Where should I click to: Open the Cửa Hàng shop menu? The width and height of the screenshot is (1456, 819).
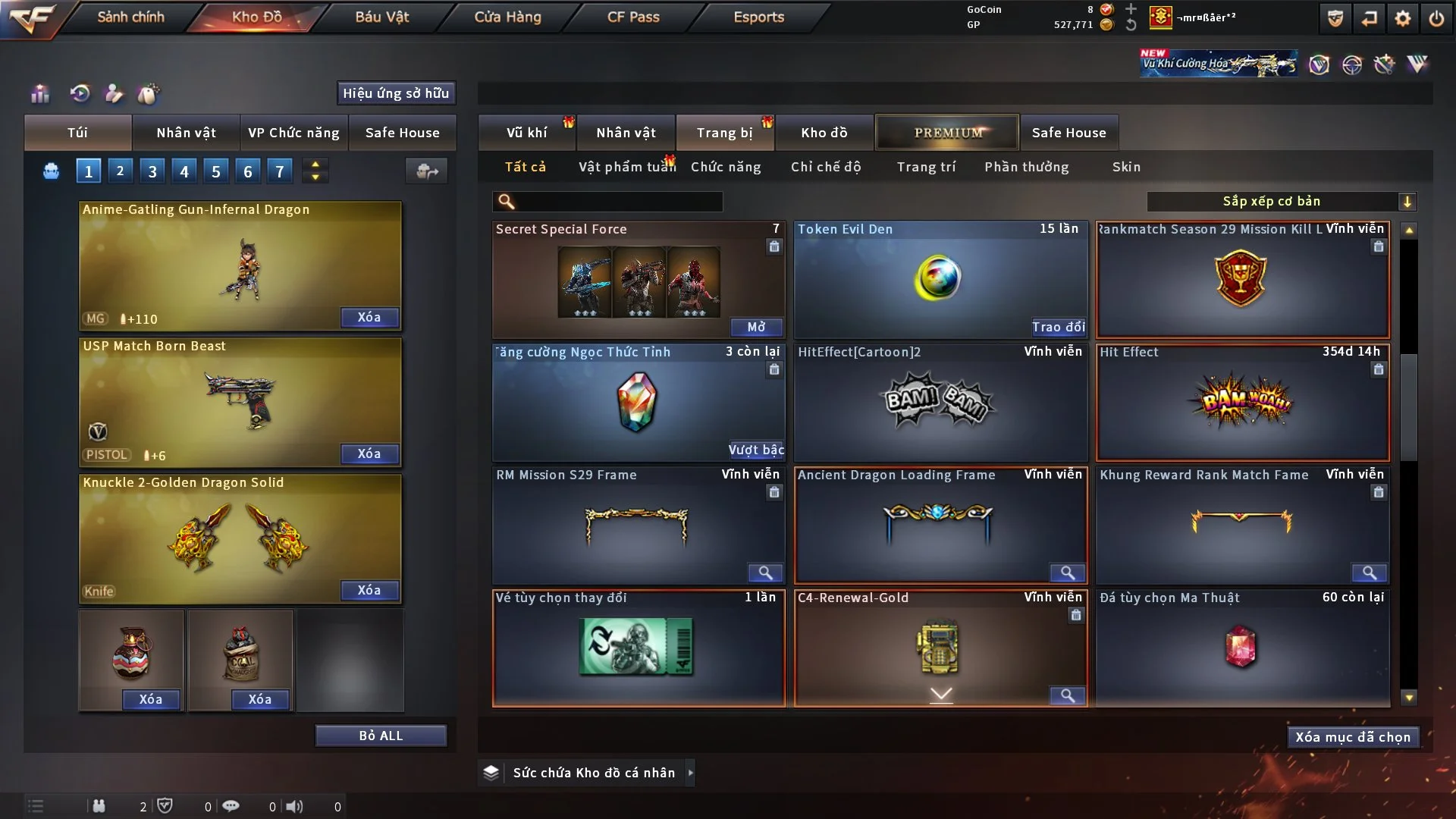pyautogui.click(x=507, y=17)
